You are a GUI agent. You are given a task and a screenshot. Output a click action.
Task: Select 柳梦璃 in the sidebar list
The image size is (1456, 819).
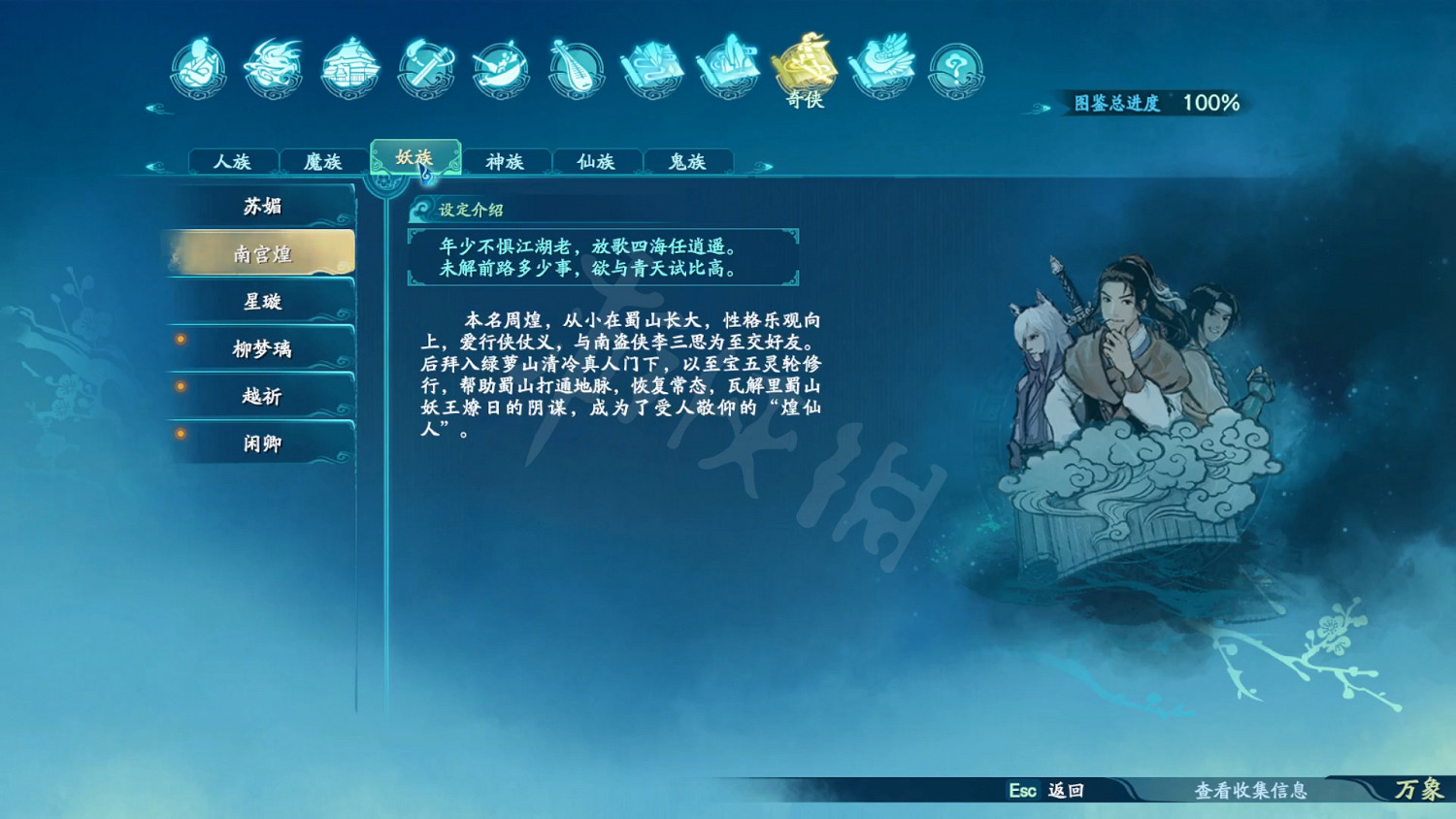[x=262, y=348]
